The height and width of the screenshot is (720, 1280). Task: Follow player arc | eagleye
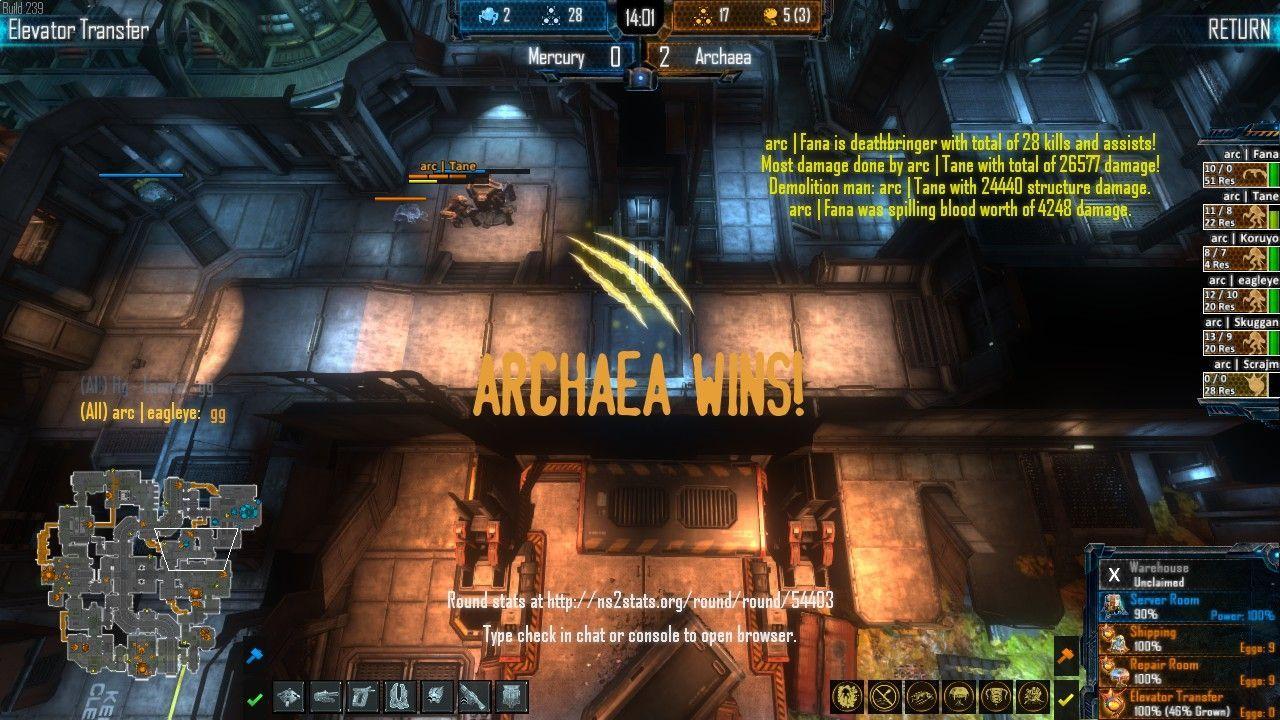tap(1241, 295)
